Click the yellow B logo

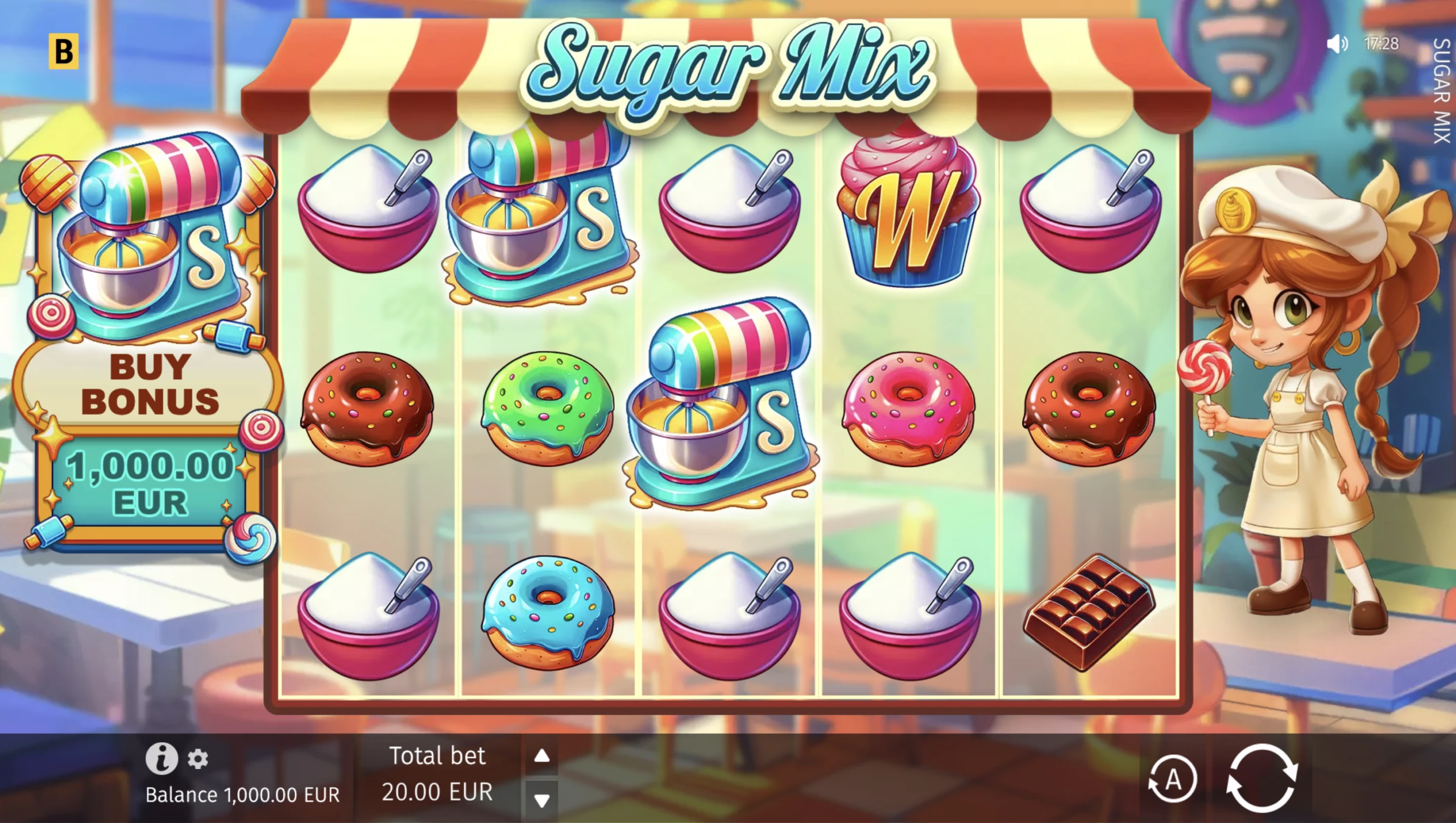click(x=63, y=51)
